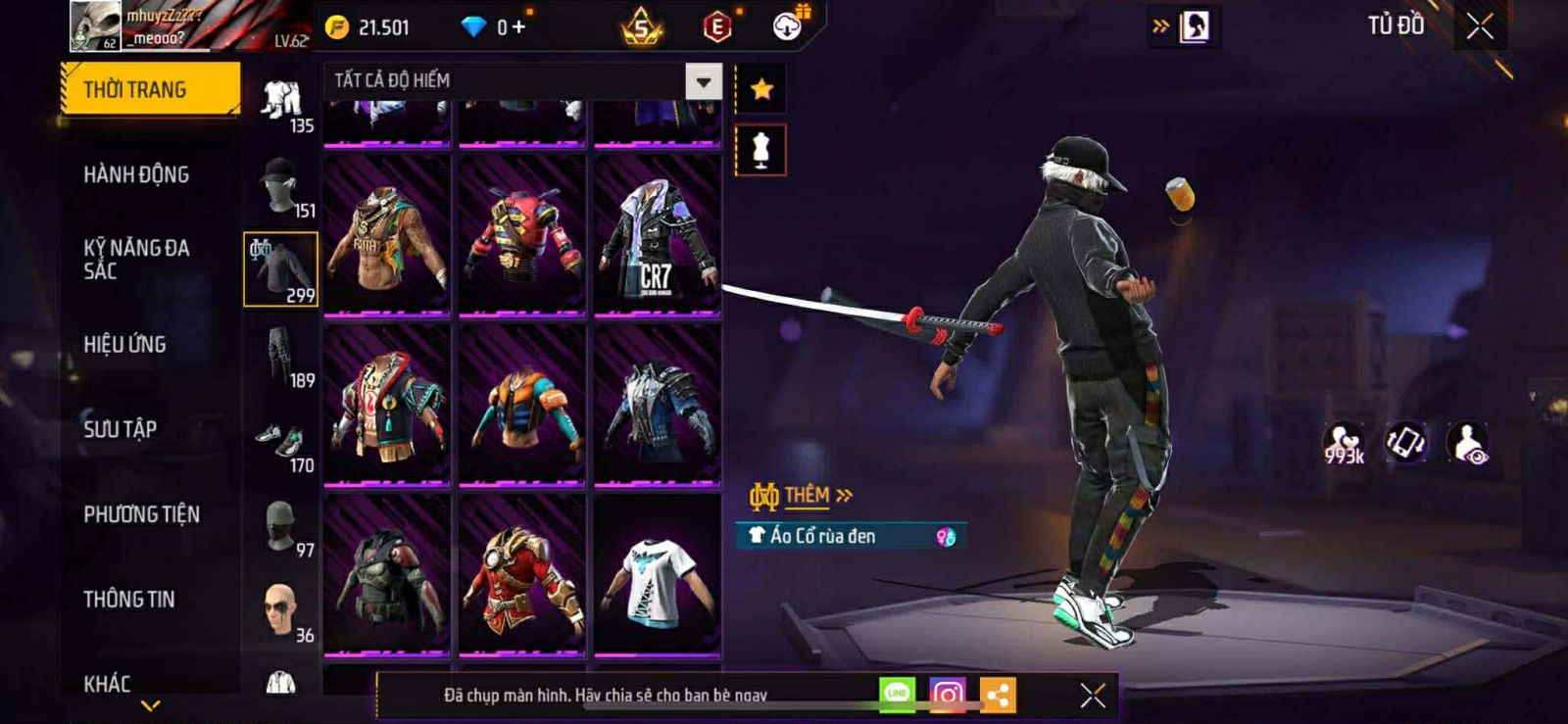Screen dimensions: 1568x724
Task: Dismiss the screenshot share banner
Action: pyautogui.click(x=1093, y=695)
